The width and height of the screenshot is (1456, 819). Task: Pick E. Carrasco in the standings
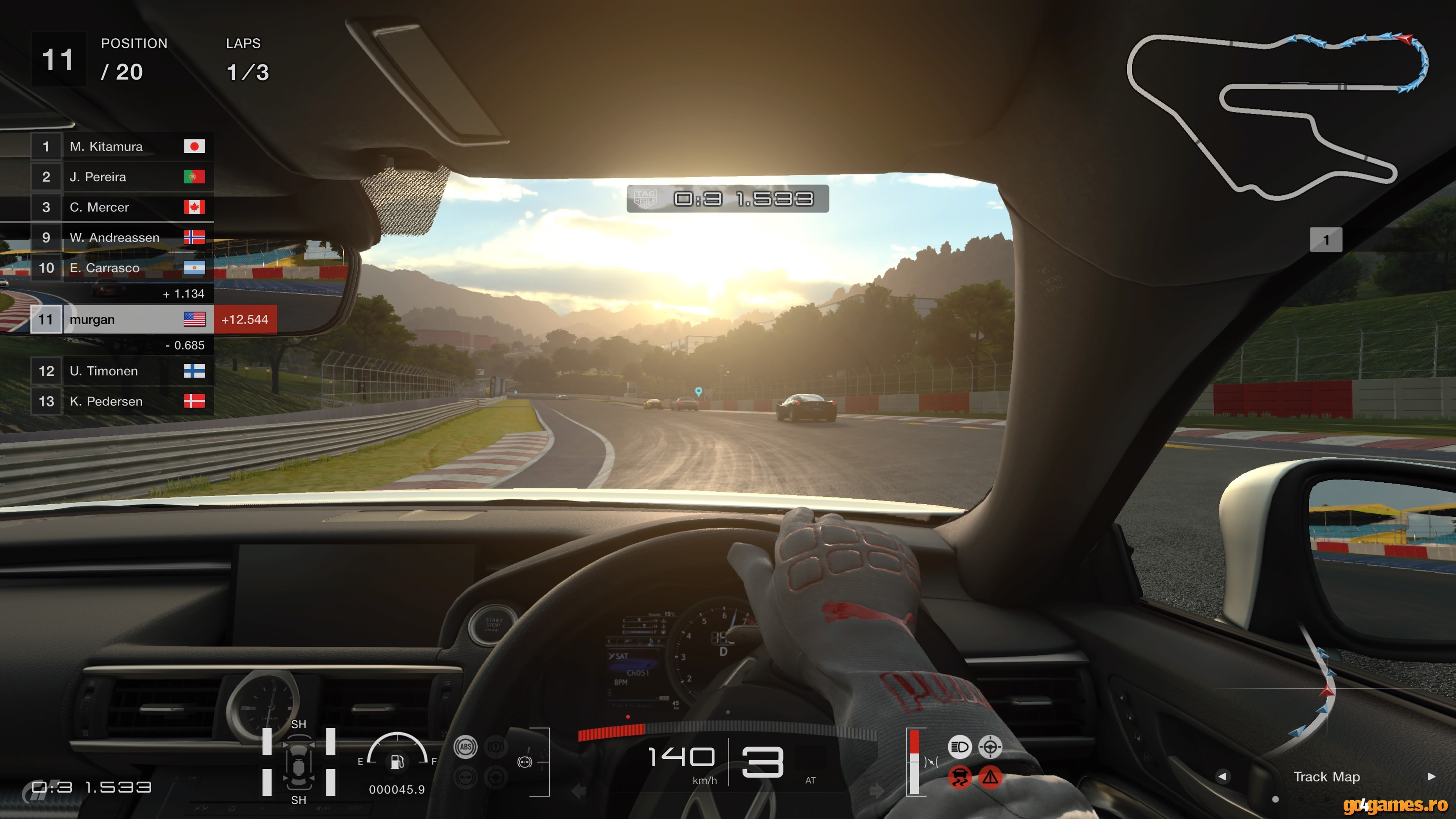(122, 268)
